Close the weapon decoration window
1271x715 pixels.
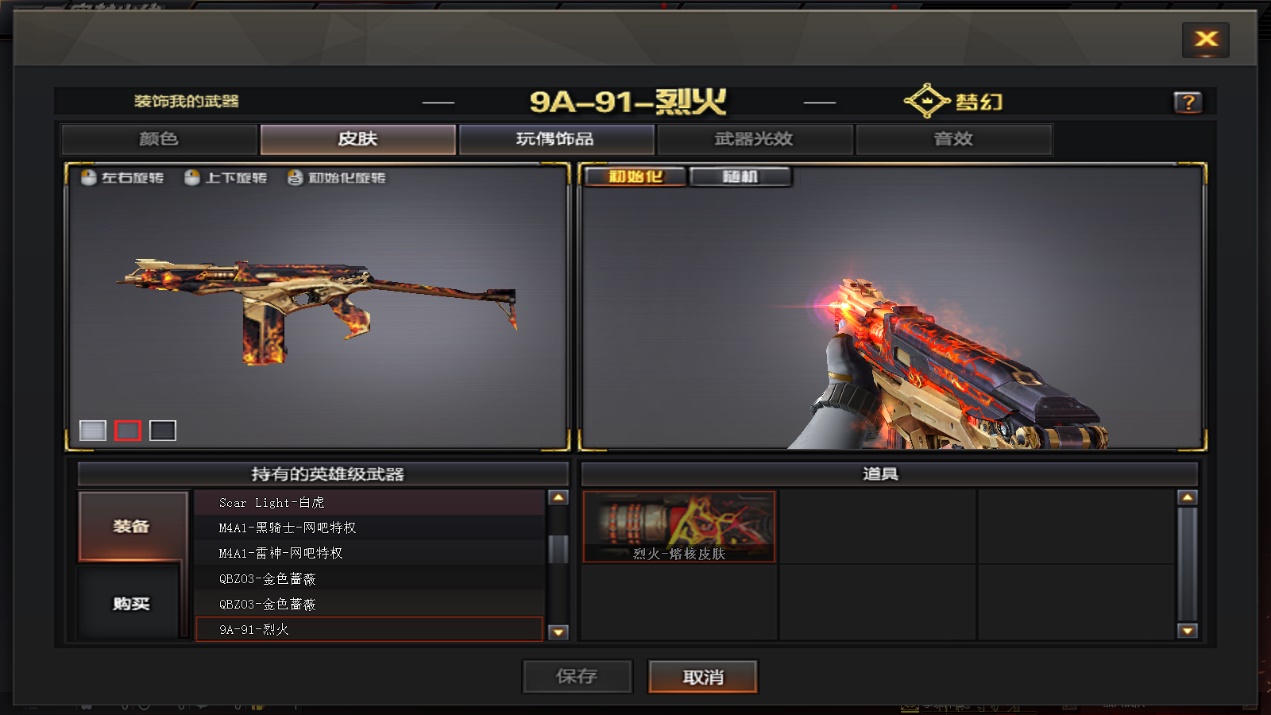[1205, 40]
